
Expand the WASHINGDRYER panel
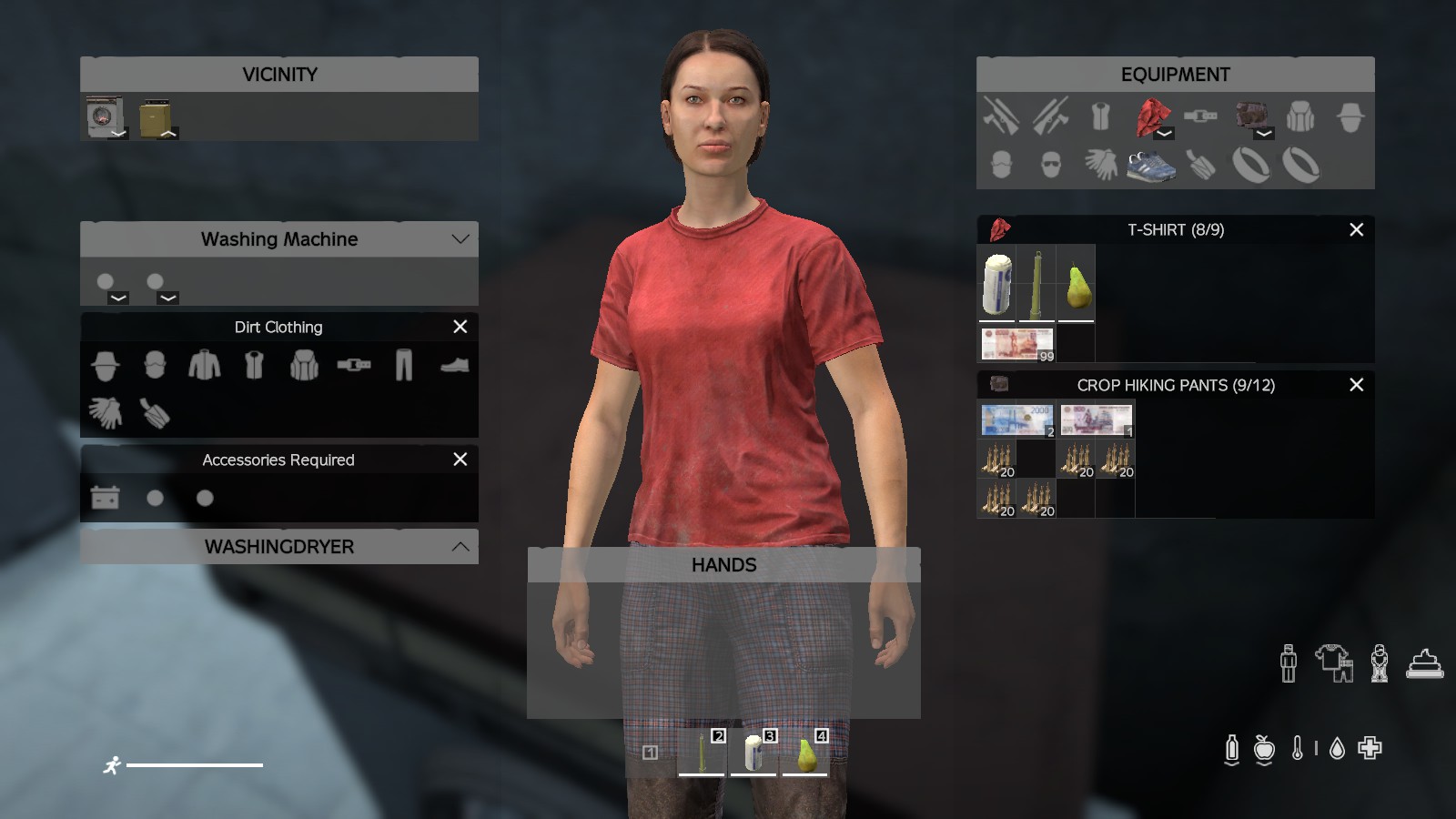click(x=460, y=547)
